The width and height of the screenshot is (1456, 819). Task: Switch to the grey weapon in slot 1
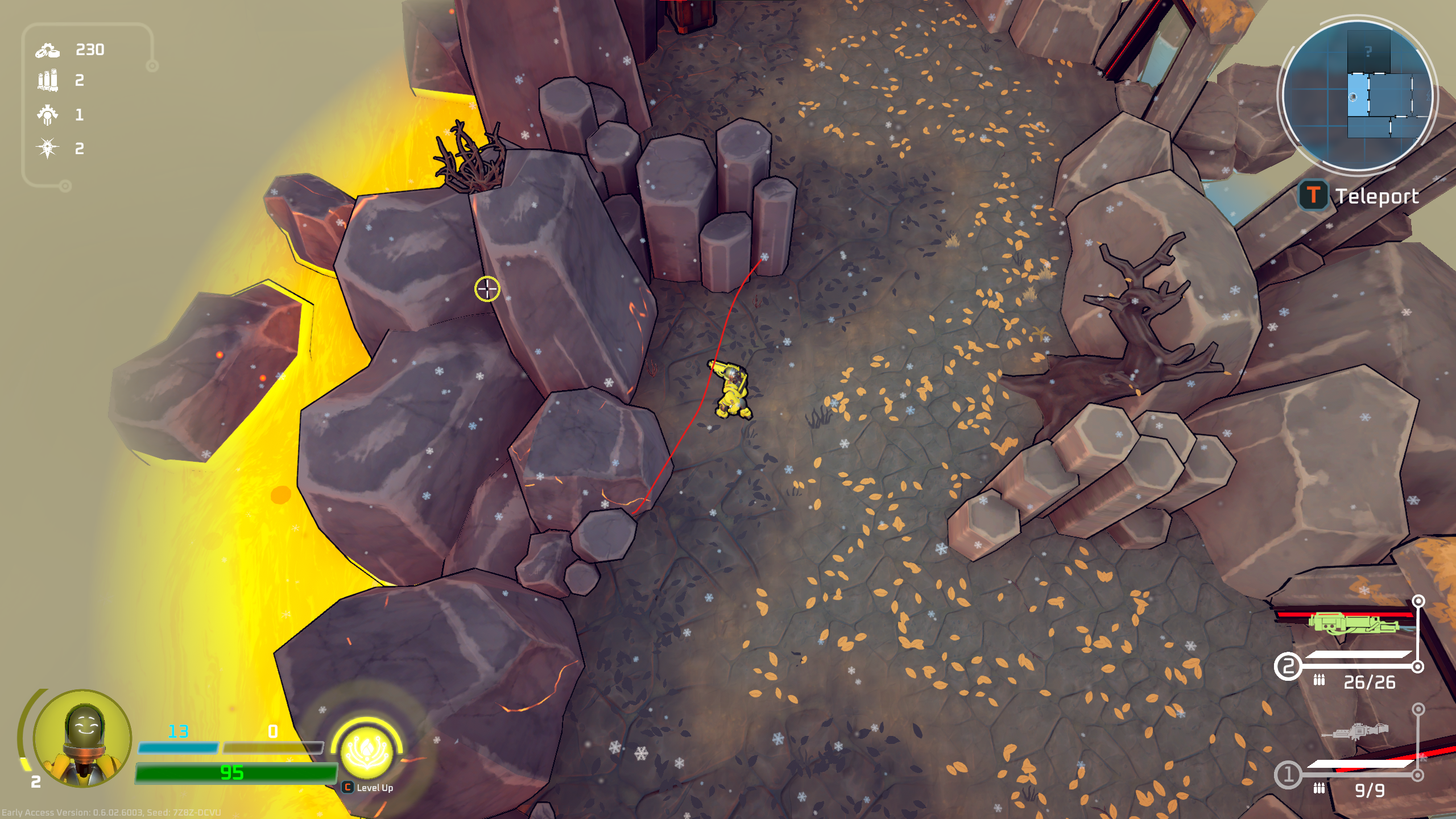pos(1356,731)
